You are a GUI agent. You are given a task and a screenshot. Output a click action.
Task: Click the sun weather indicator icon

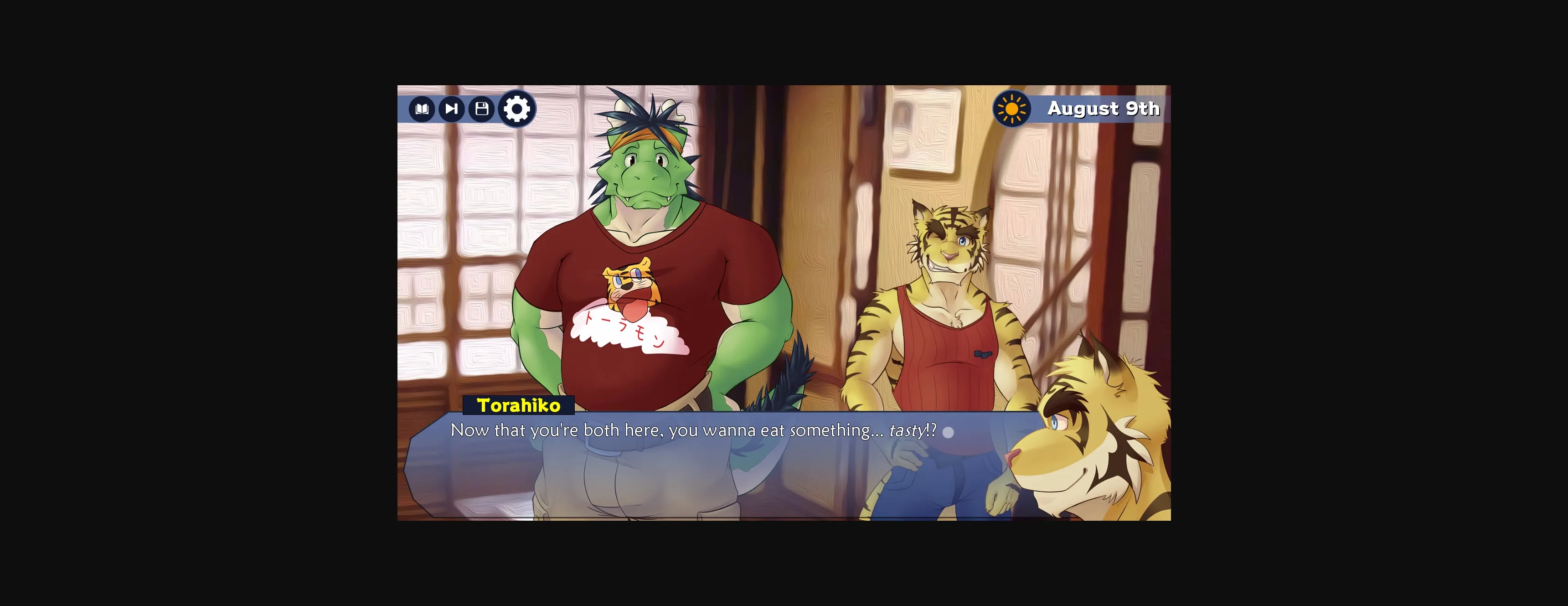click(1011, 109)
